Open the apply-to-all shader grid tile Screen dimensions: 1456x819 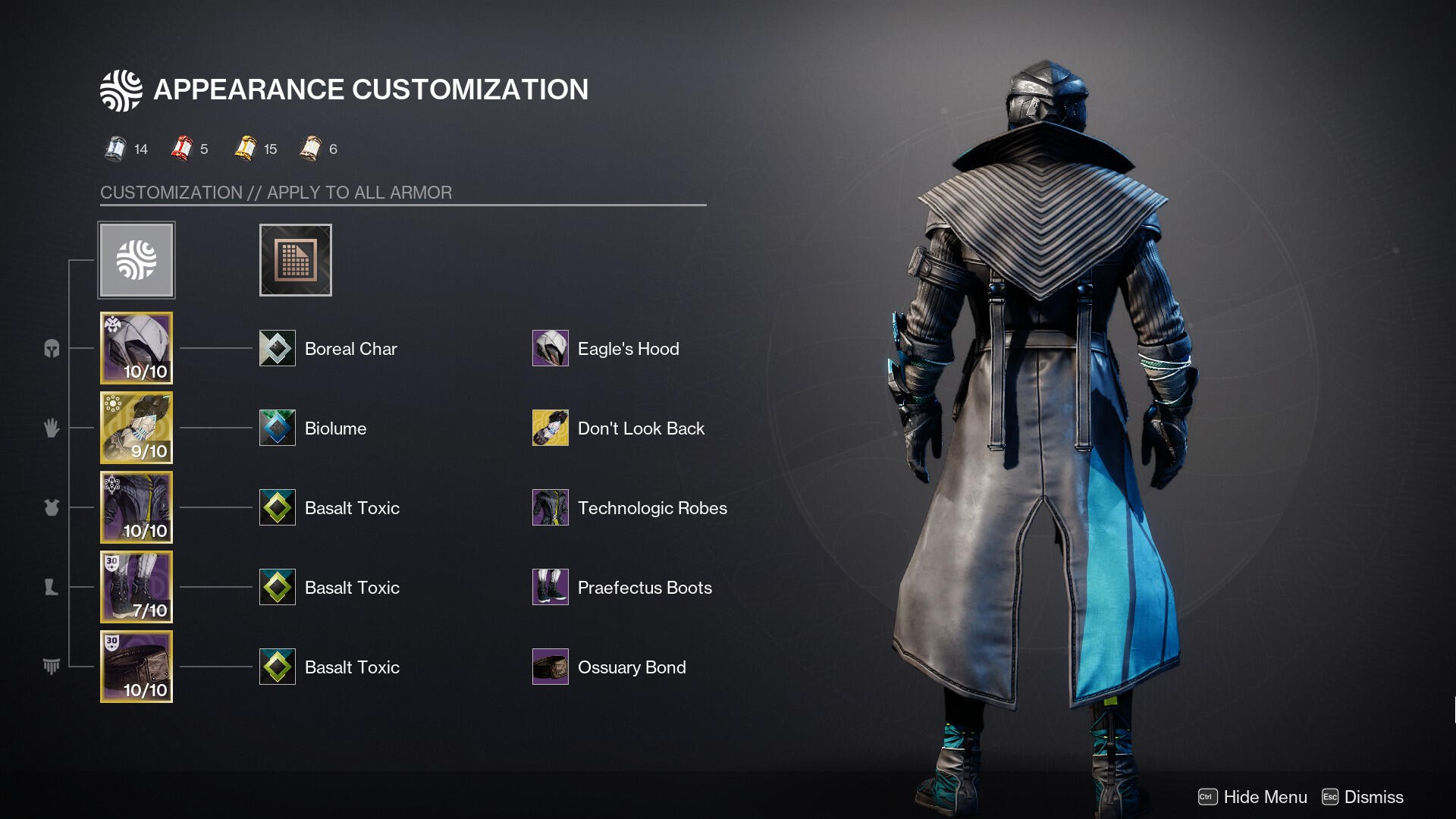tap(295, 260)
